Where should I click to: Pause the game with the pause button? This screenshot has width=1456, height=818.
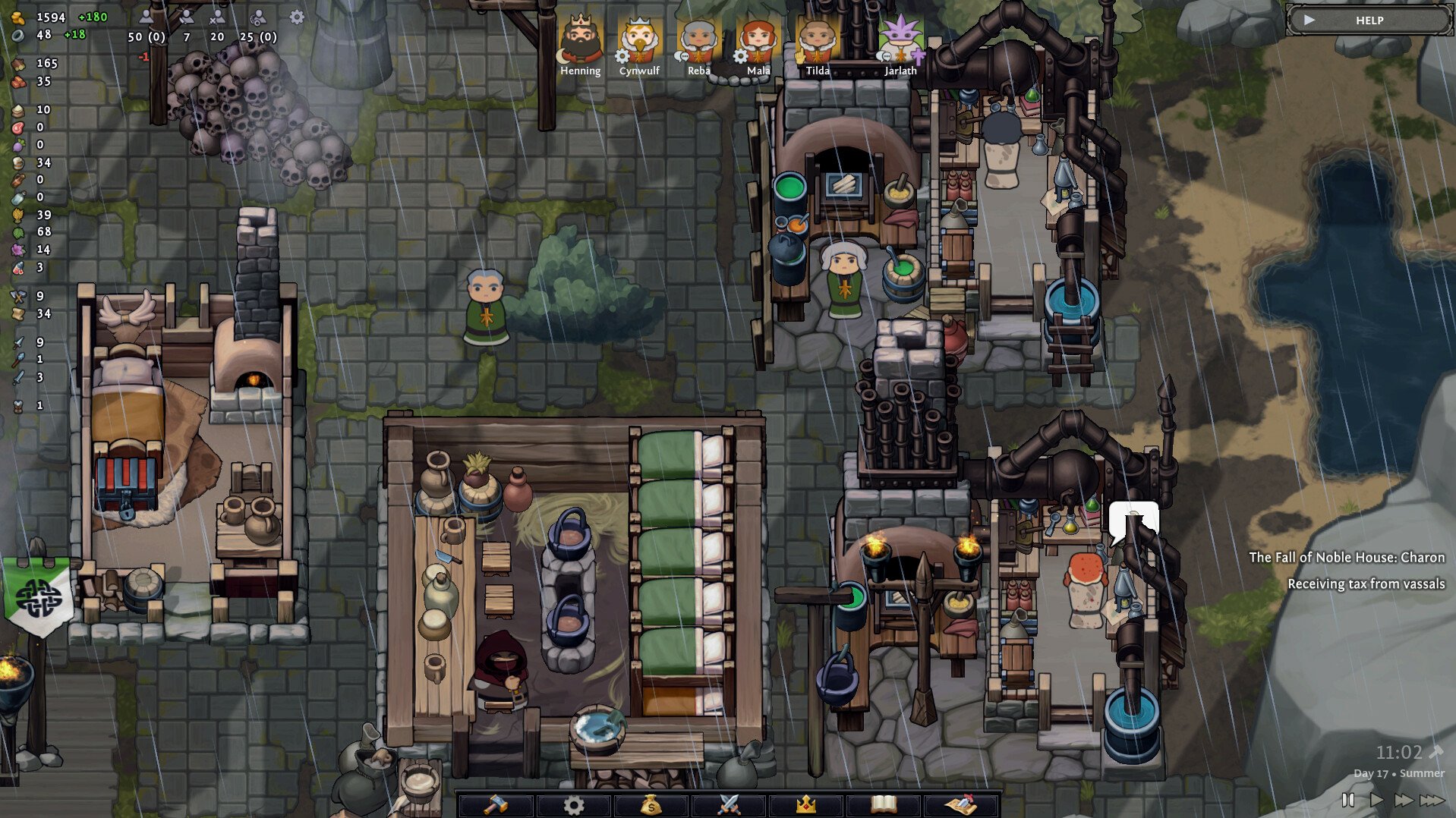pos(1348,799)
